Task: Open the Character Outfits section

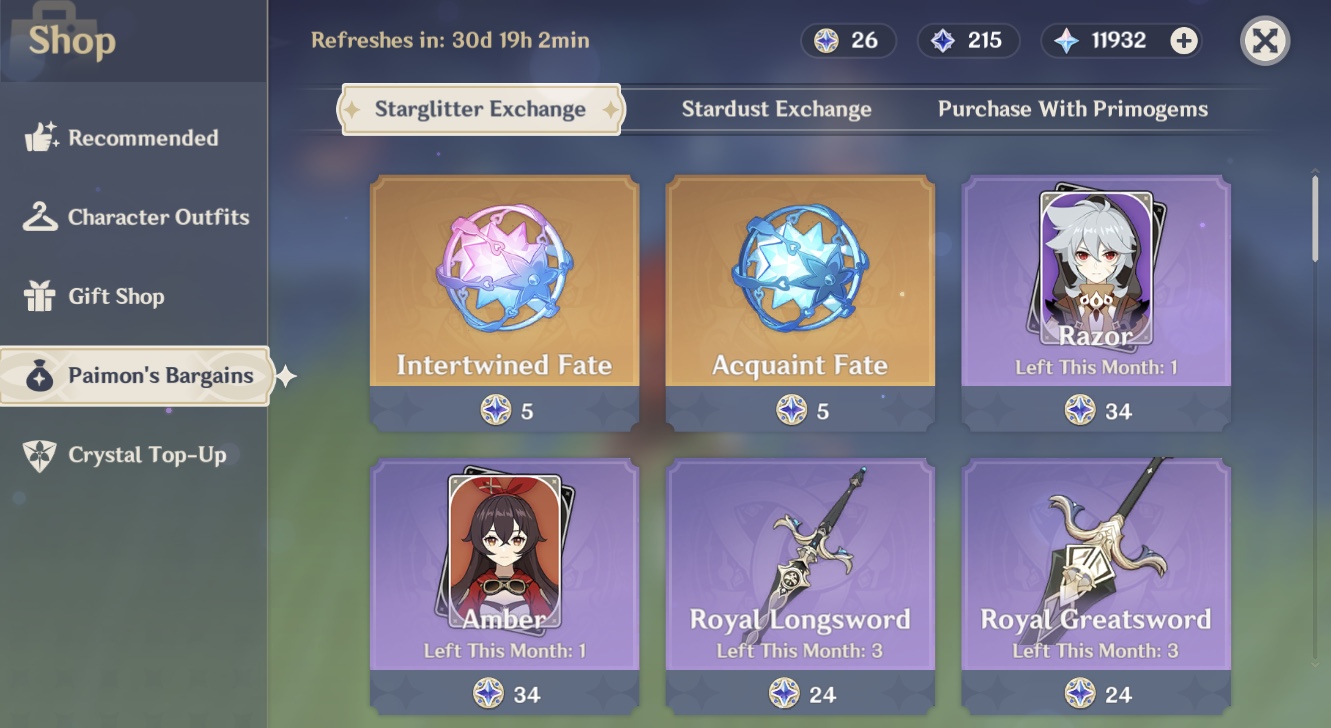Action: (138, 217)
